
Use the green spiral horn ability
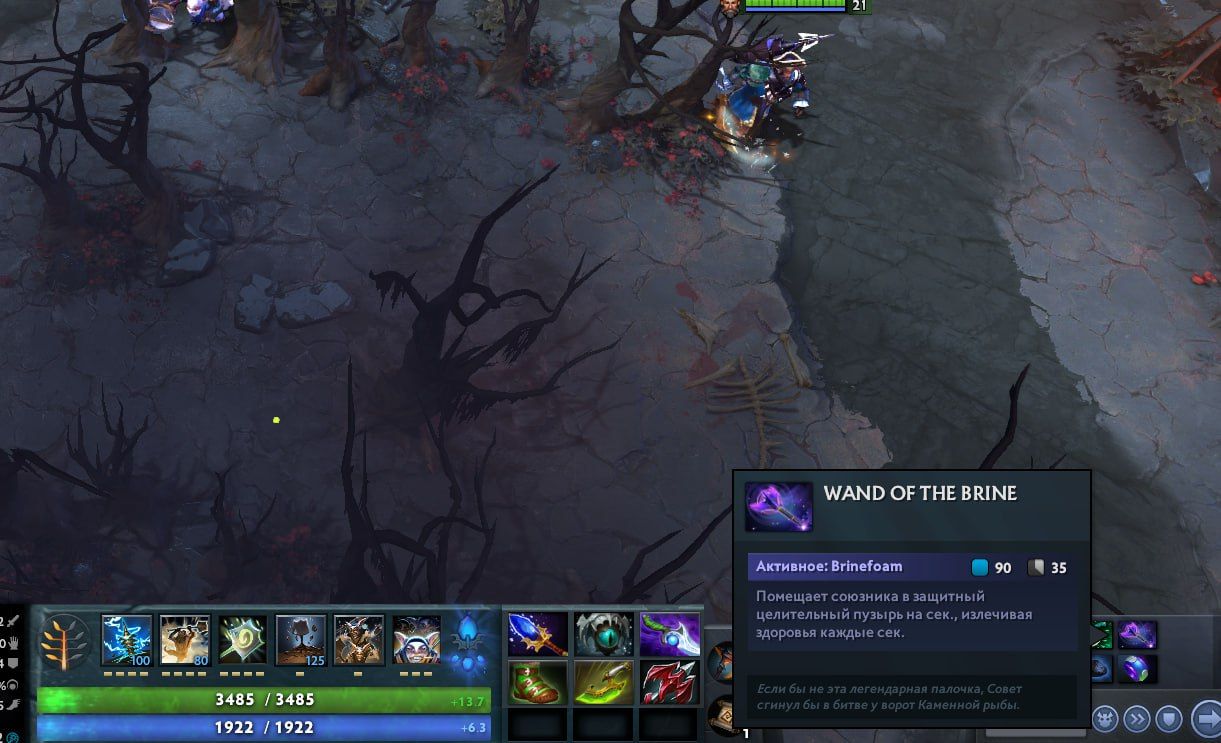coord(243,640)
